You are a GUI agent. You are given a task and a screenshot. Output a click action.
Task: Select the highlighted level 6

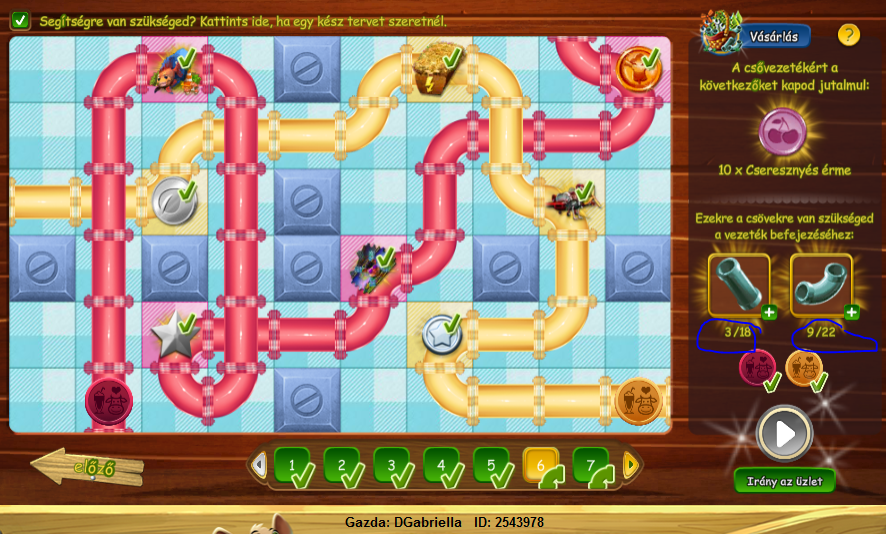pos(543,465)
